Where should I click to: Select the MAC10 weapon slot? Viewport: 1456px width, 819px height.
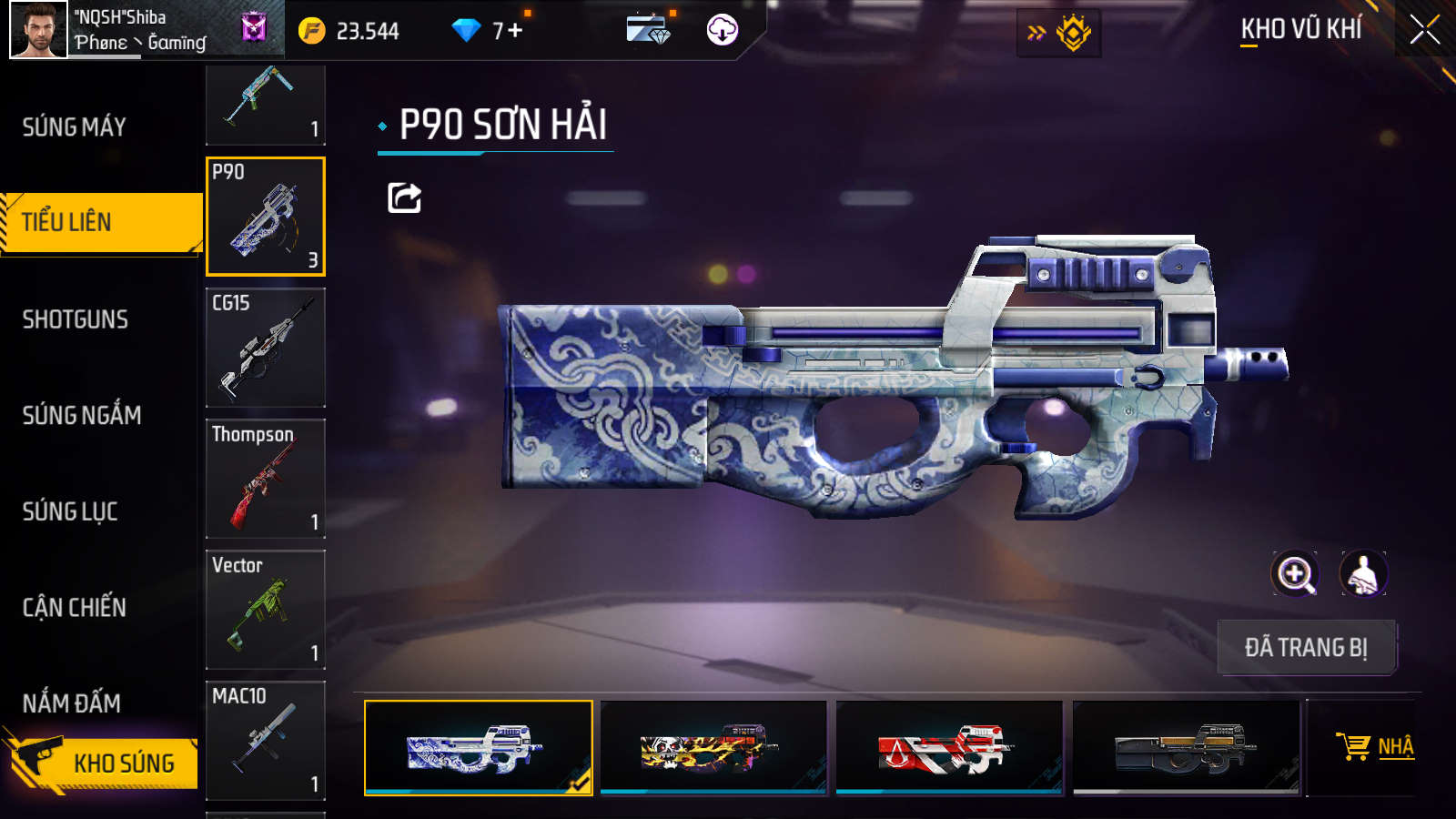pyautogui.click(x=266, y=741)
